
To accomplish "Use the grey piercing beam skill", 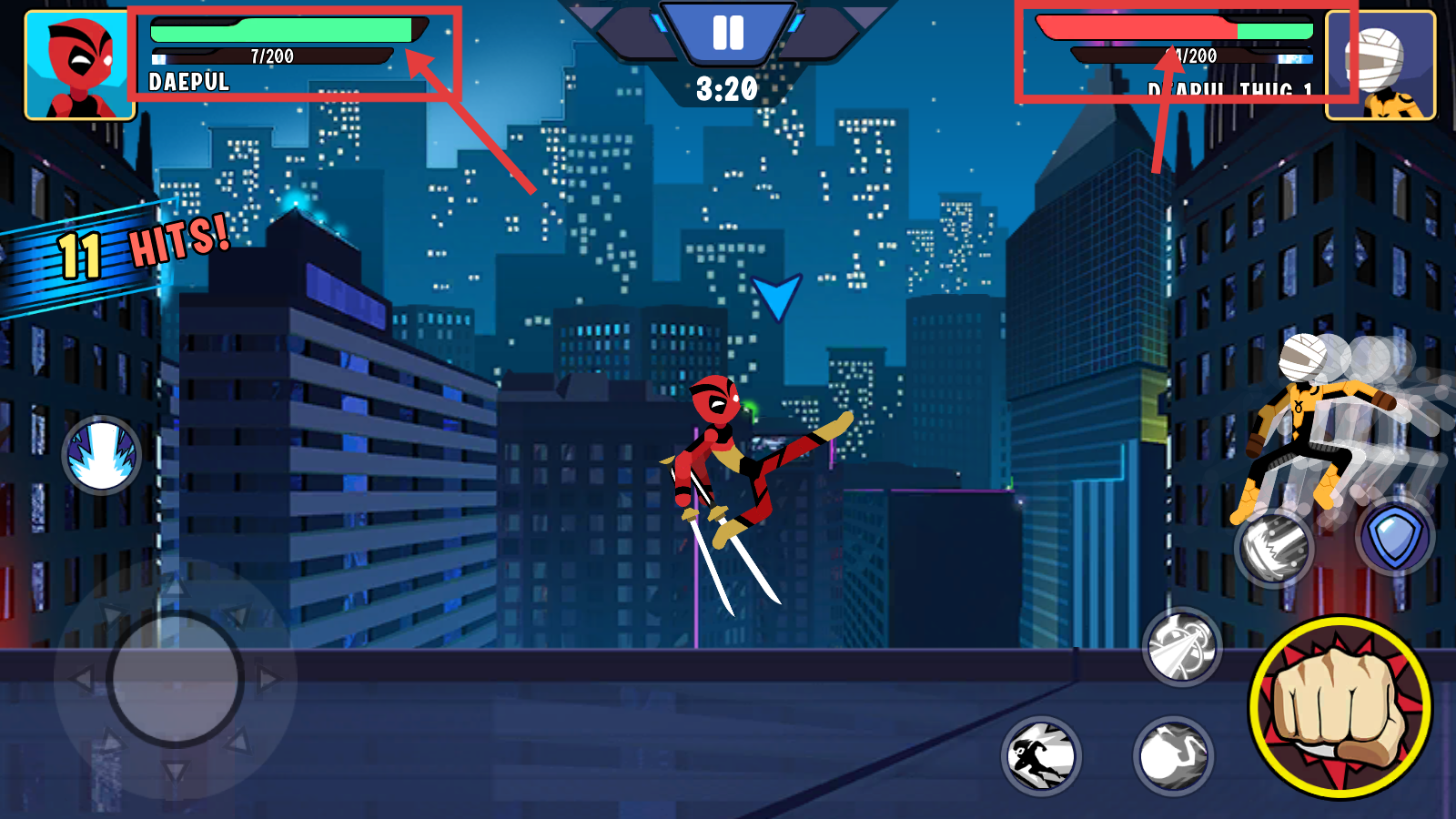I will (1181, 647).
